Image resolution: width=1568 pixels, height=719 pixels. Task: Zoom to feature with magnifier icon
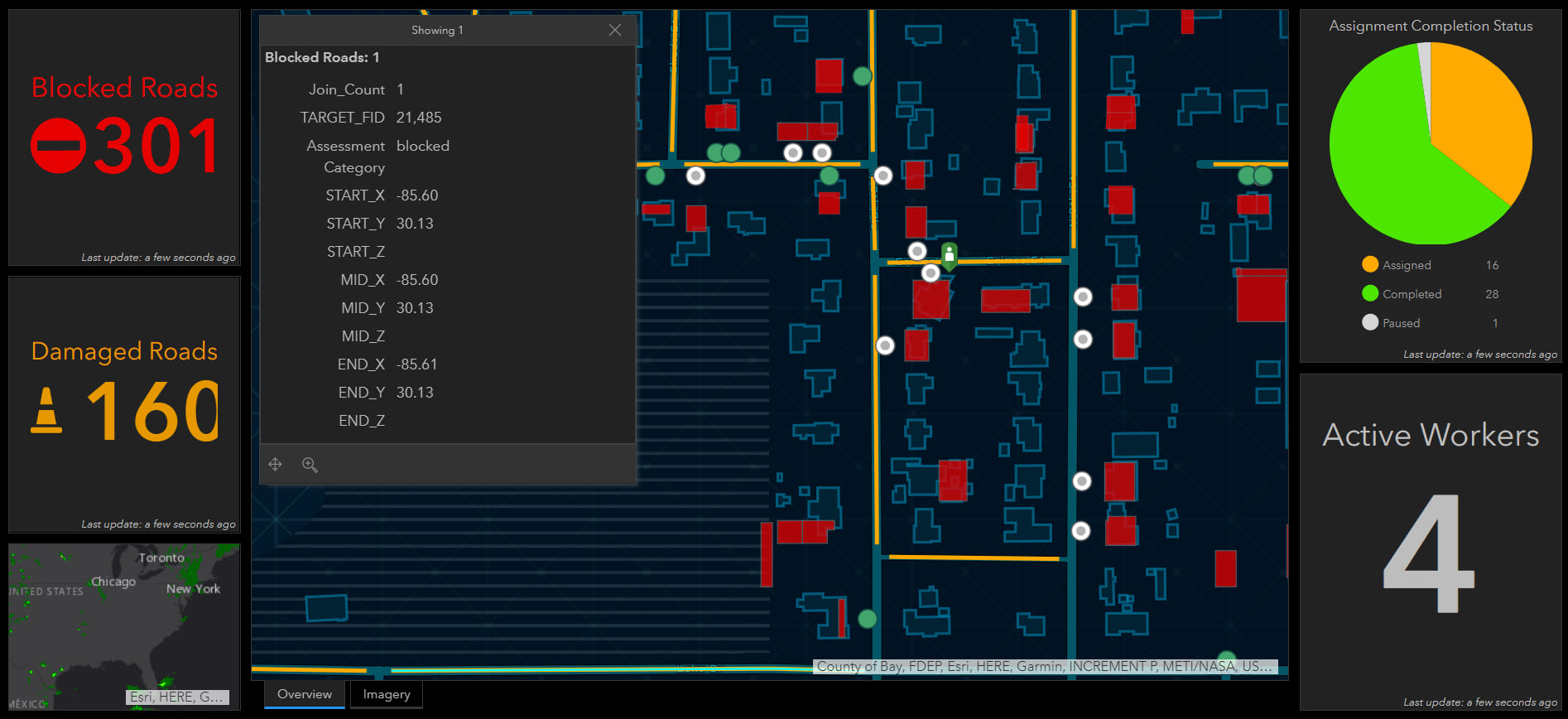[x=310, y=465]
